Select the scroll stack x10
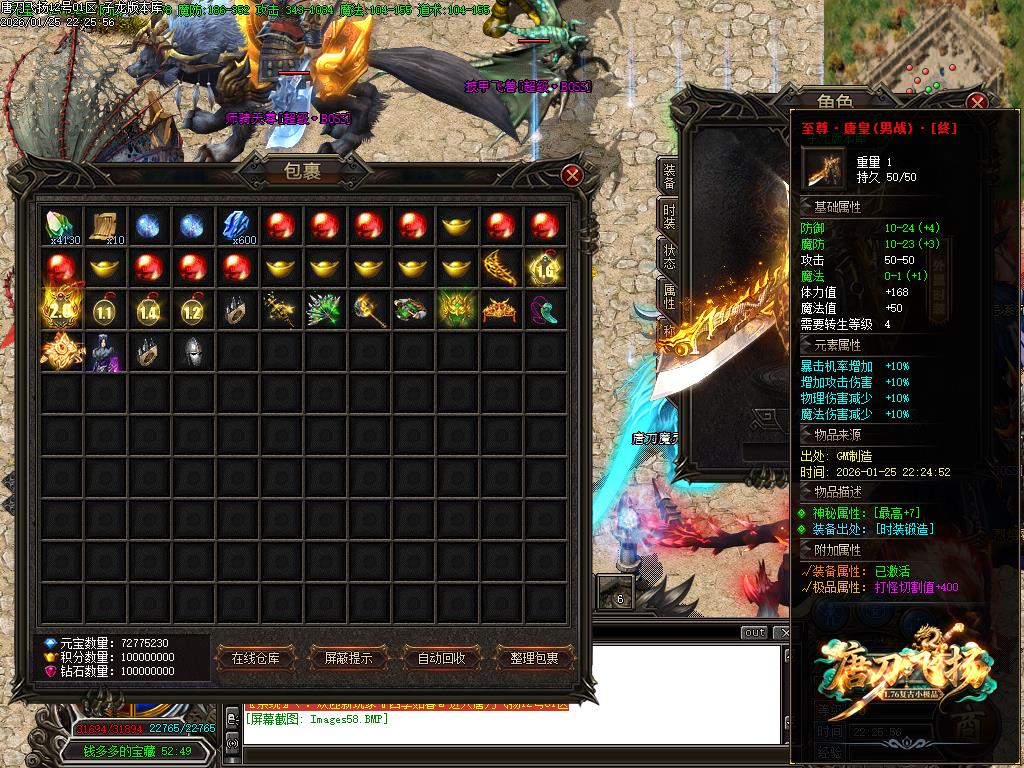This screenshot has width=1024, height=768. [105, 225]
